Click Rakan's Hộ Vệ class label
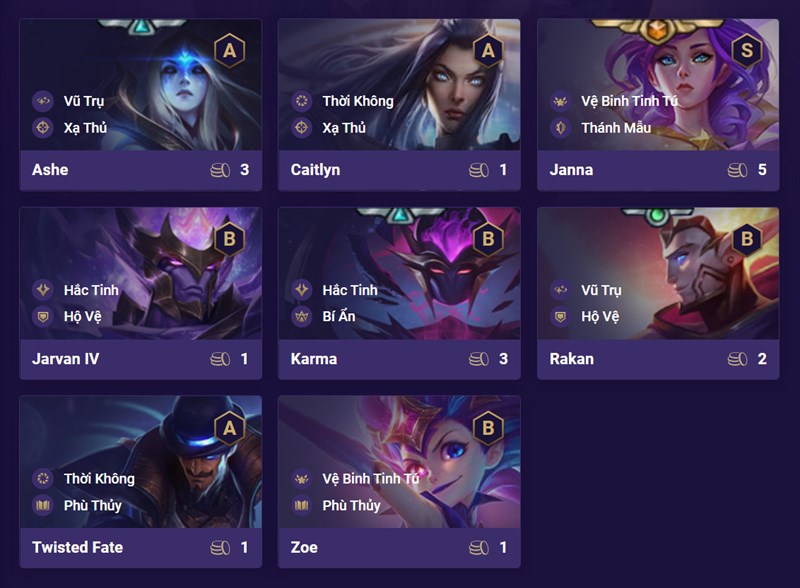800x588 pixels. (600, 317)
